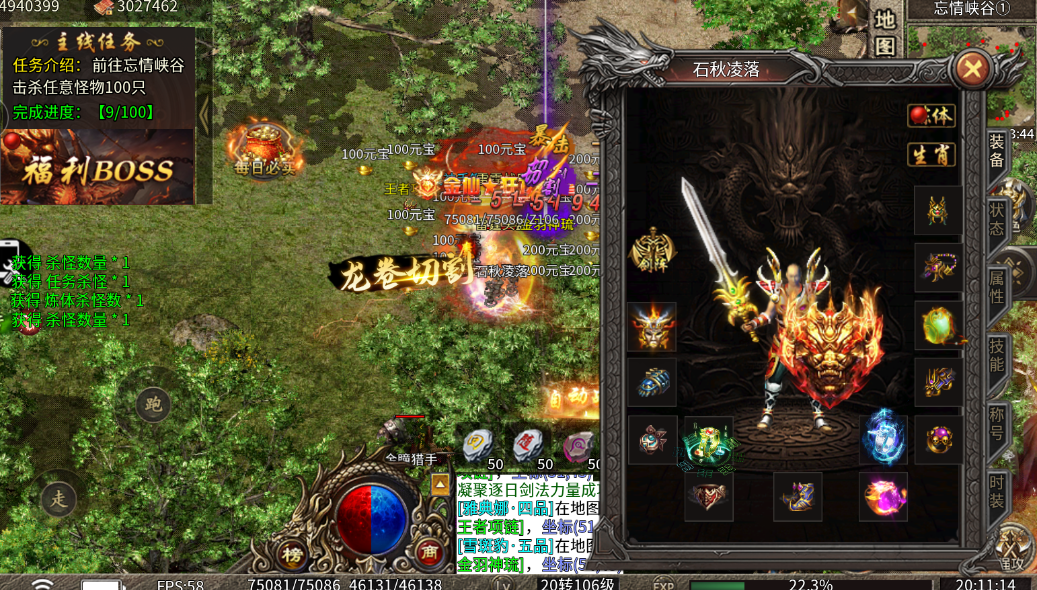Switch to the 装备 equipment tab

997,151
